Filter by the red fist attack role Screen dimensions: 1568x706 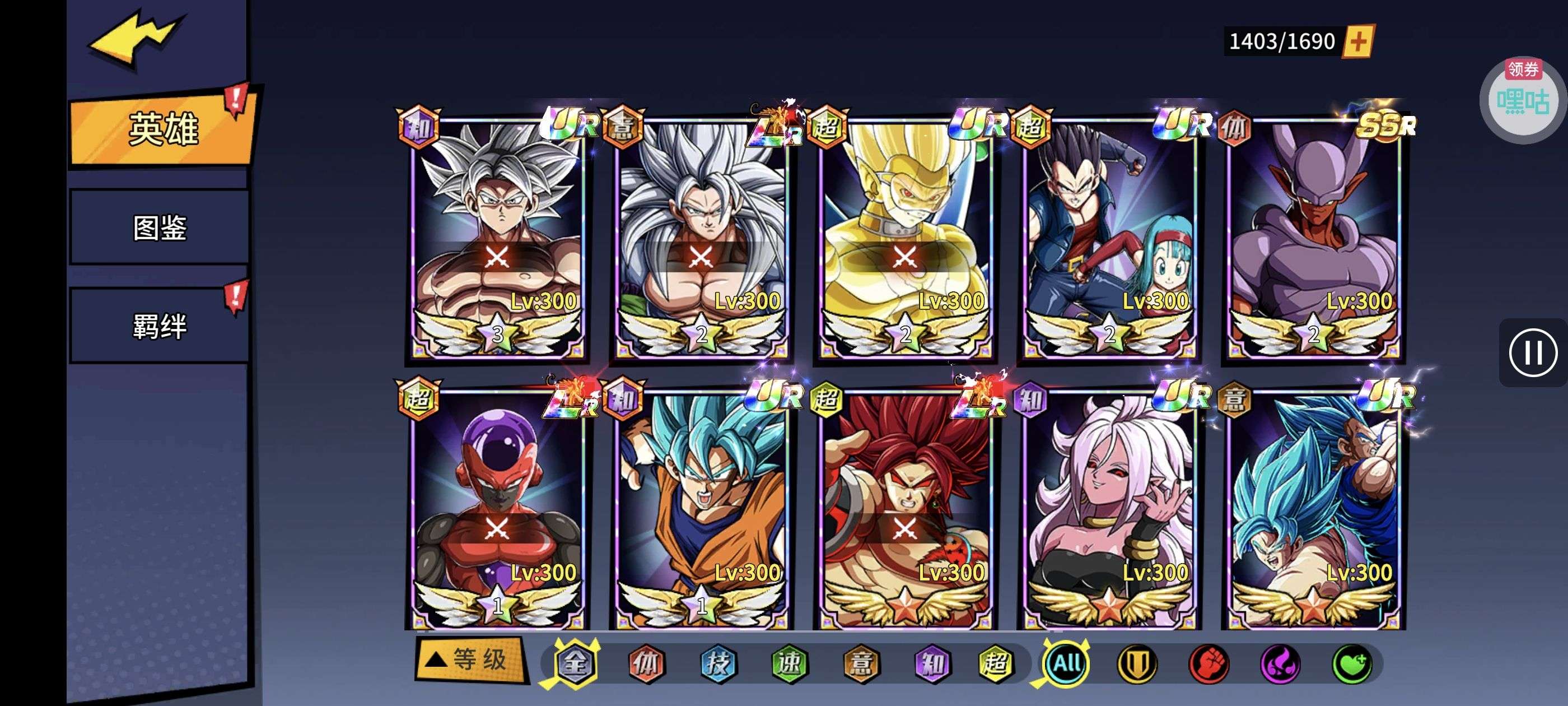[1208, 663]
